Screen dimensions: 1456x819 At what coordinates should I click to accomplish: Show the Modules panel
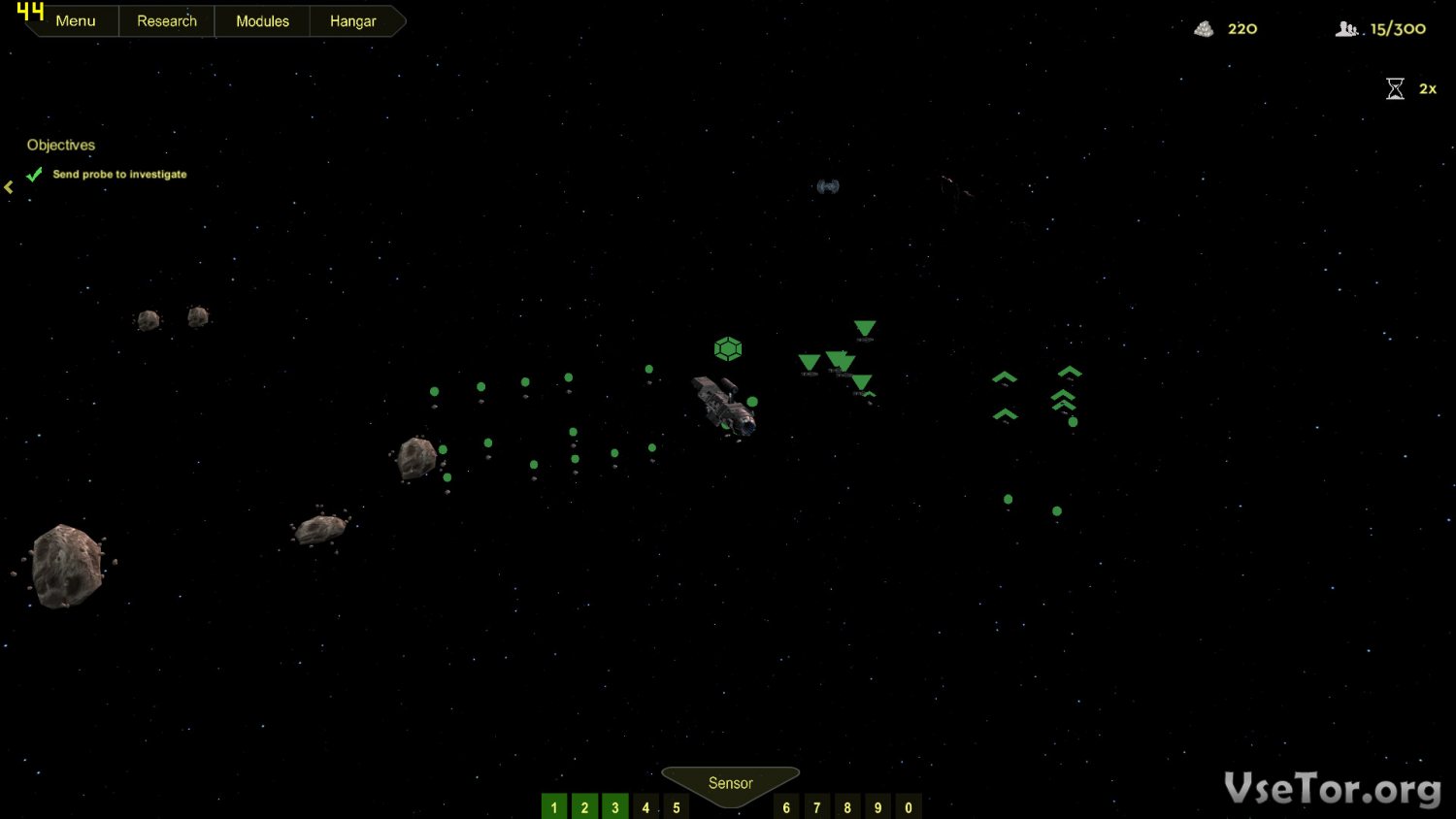coord(262,21)
